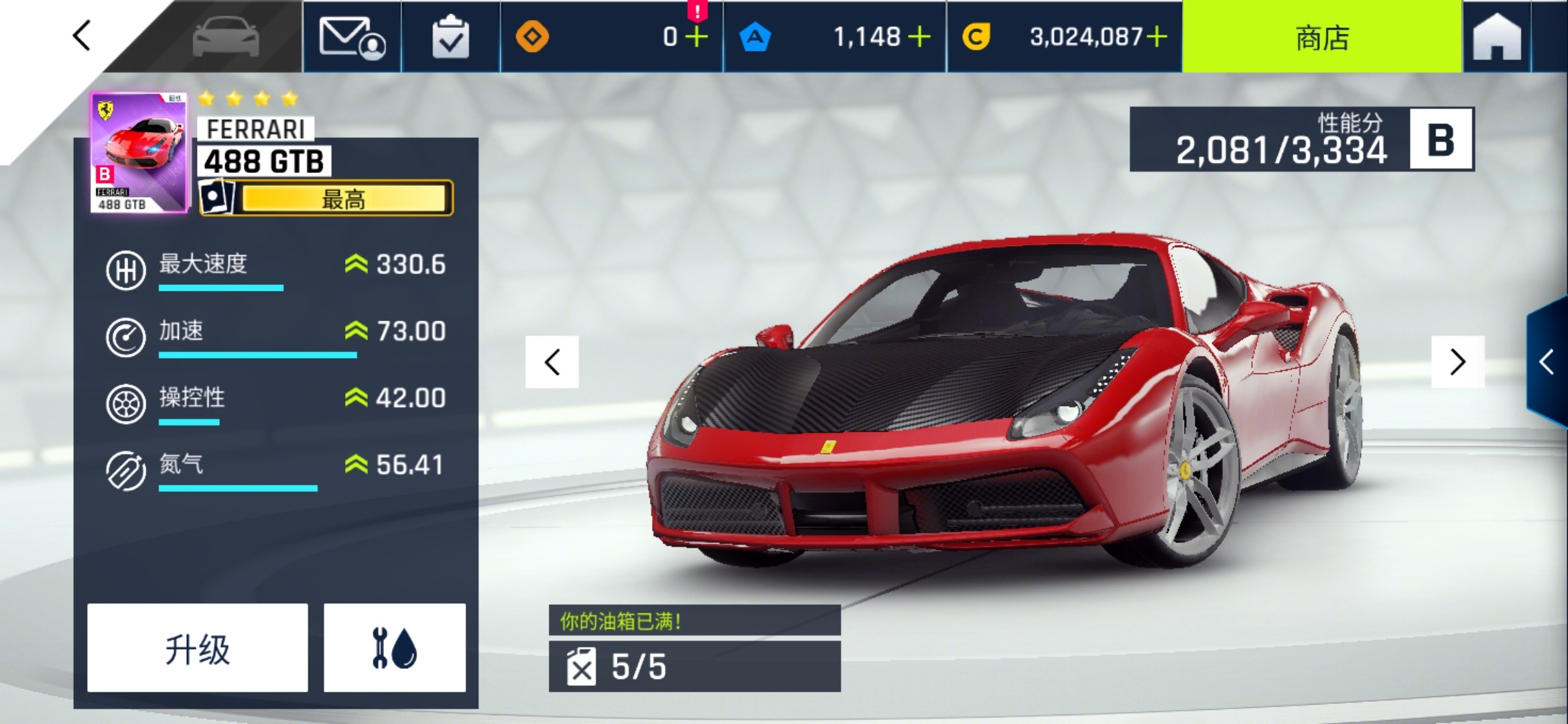Open the mail inbox icon

point(353,38)
